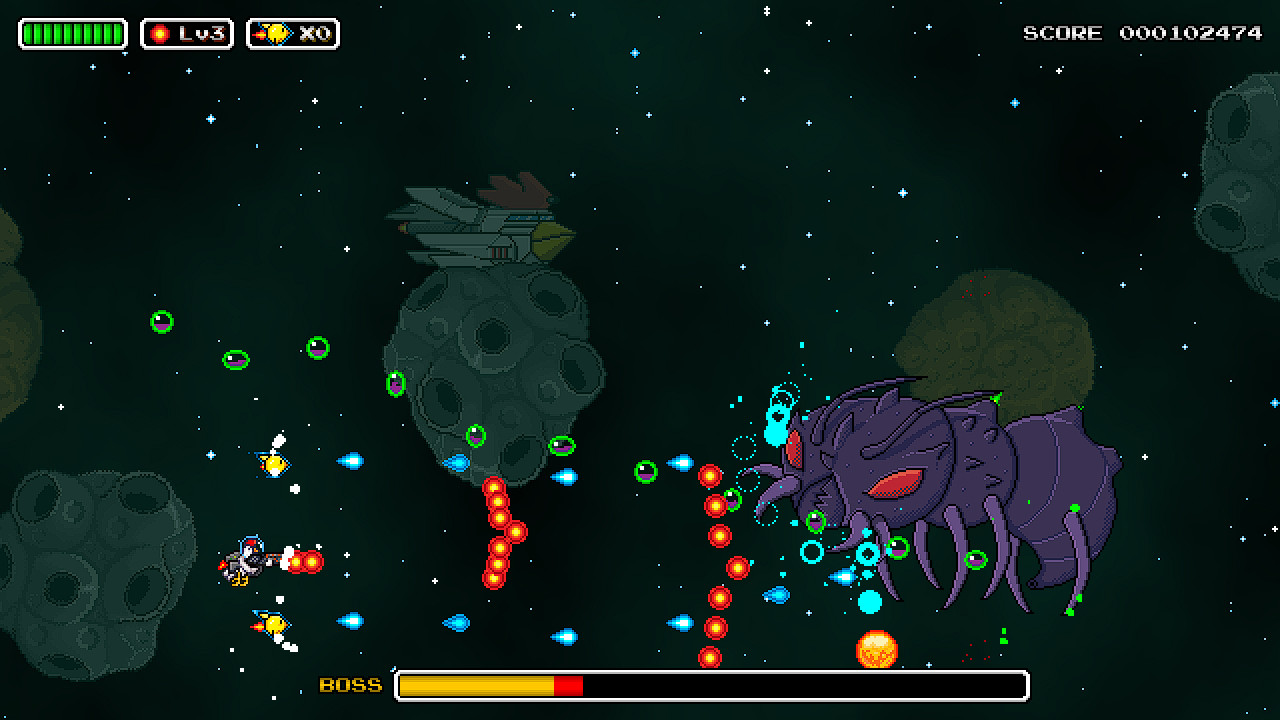The width and height of the screenshot is (1280, 720).
Task: Click the green player health bar
Action: coord(71,32)
